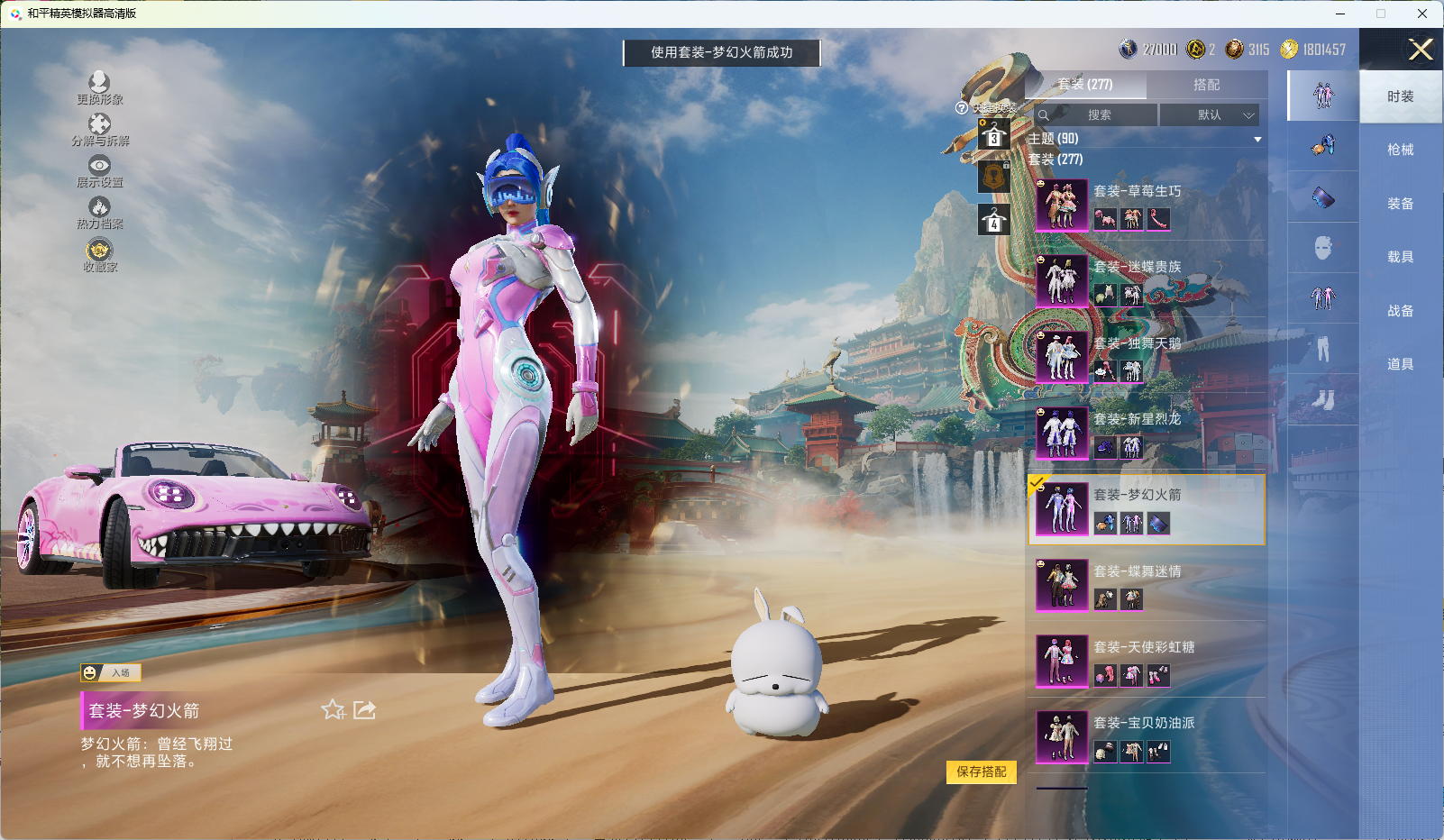Open the 收藏家 collector page
Screen dimensions: 1444x840
[99, 255]
